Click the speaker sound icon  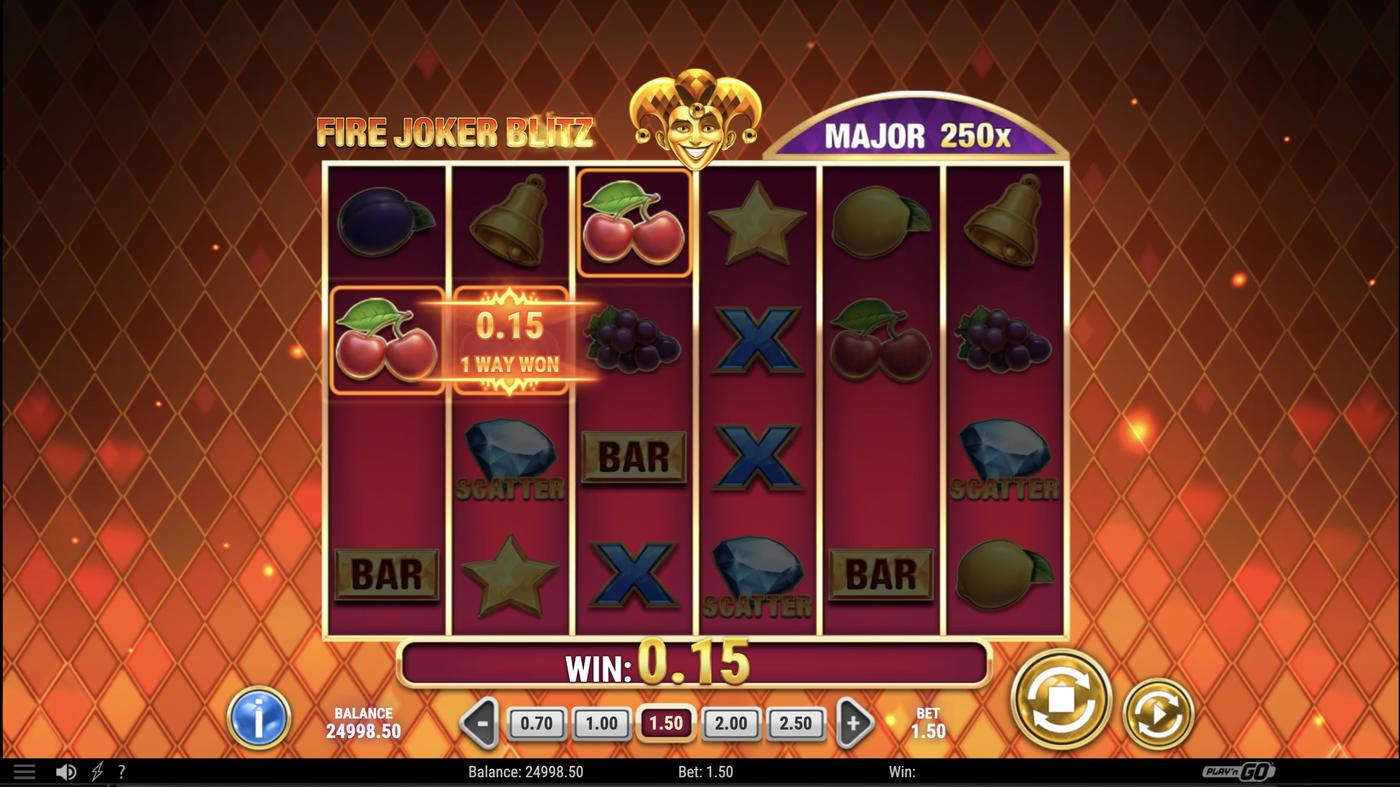click(66, 771)
